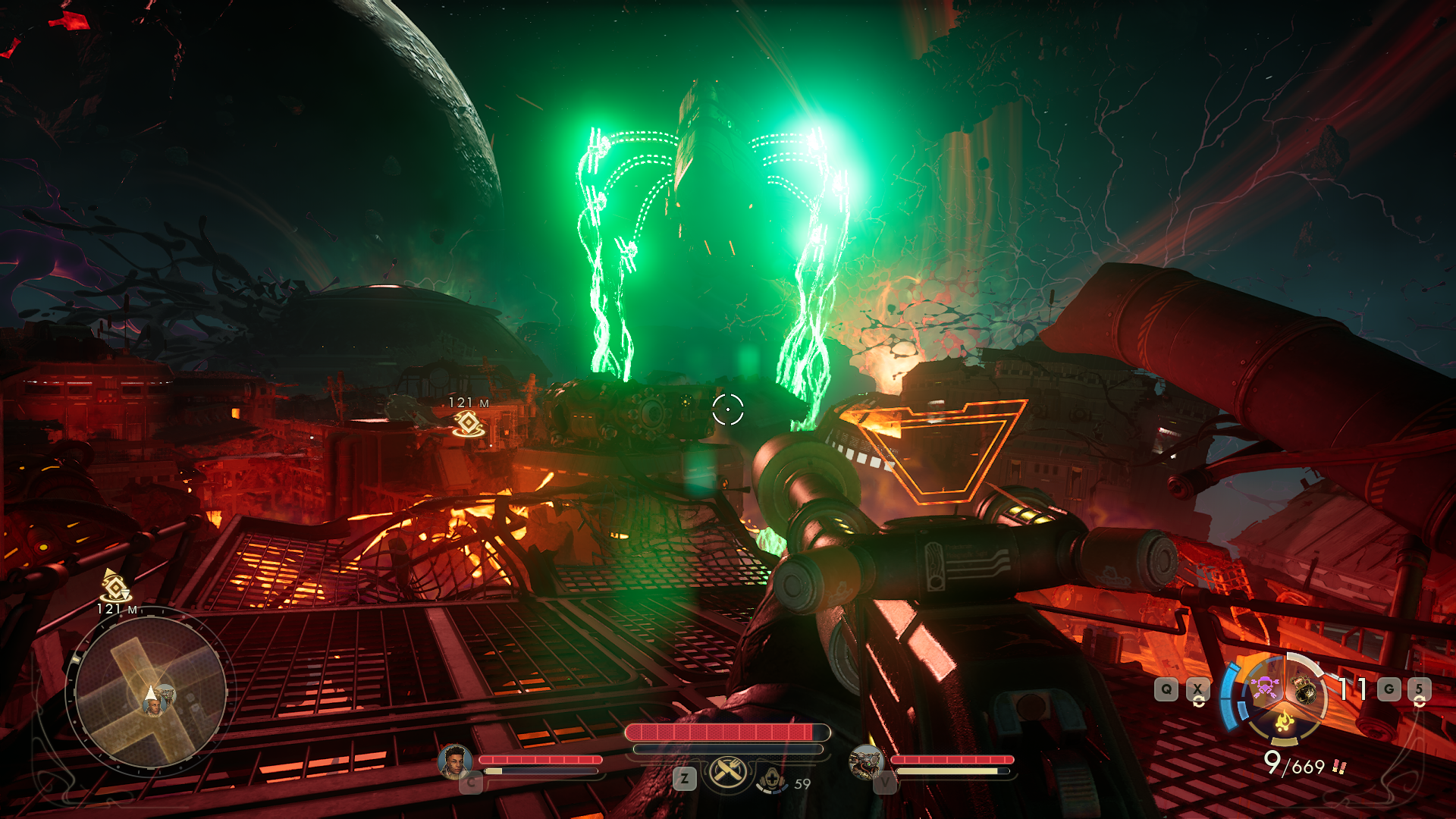1456x819 pixels.
Task: Select the yellow flame segment of the wheel
Action: (1284, 721)
